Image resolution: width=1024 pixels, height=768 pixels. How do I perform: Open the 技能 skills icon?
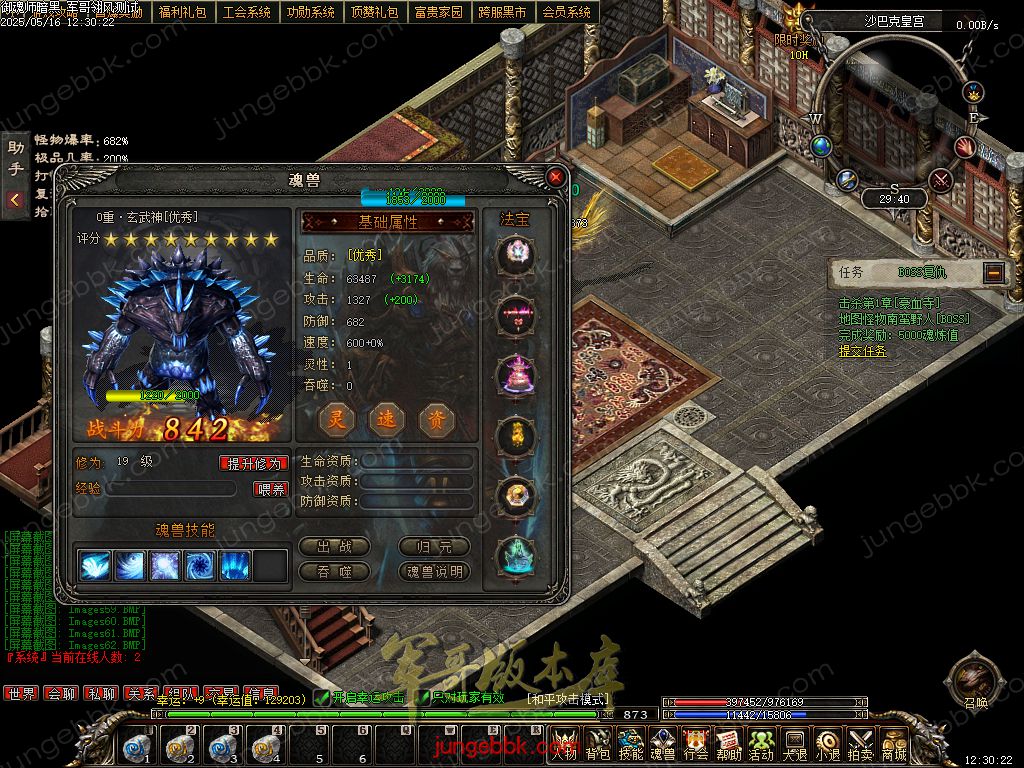point(631,745)
